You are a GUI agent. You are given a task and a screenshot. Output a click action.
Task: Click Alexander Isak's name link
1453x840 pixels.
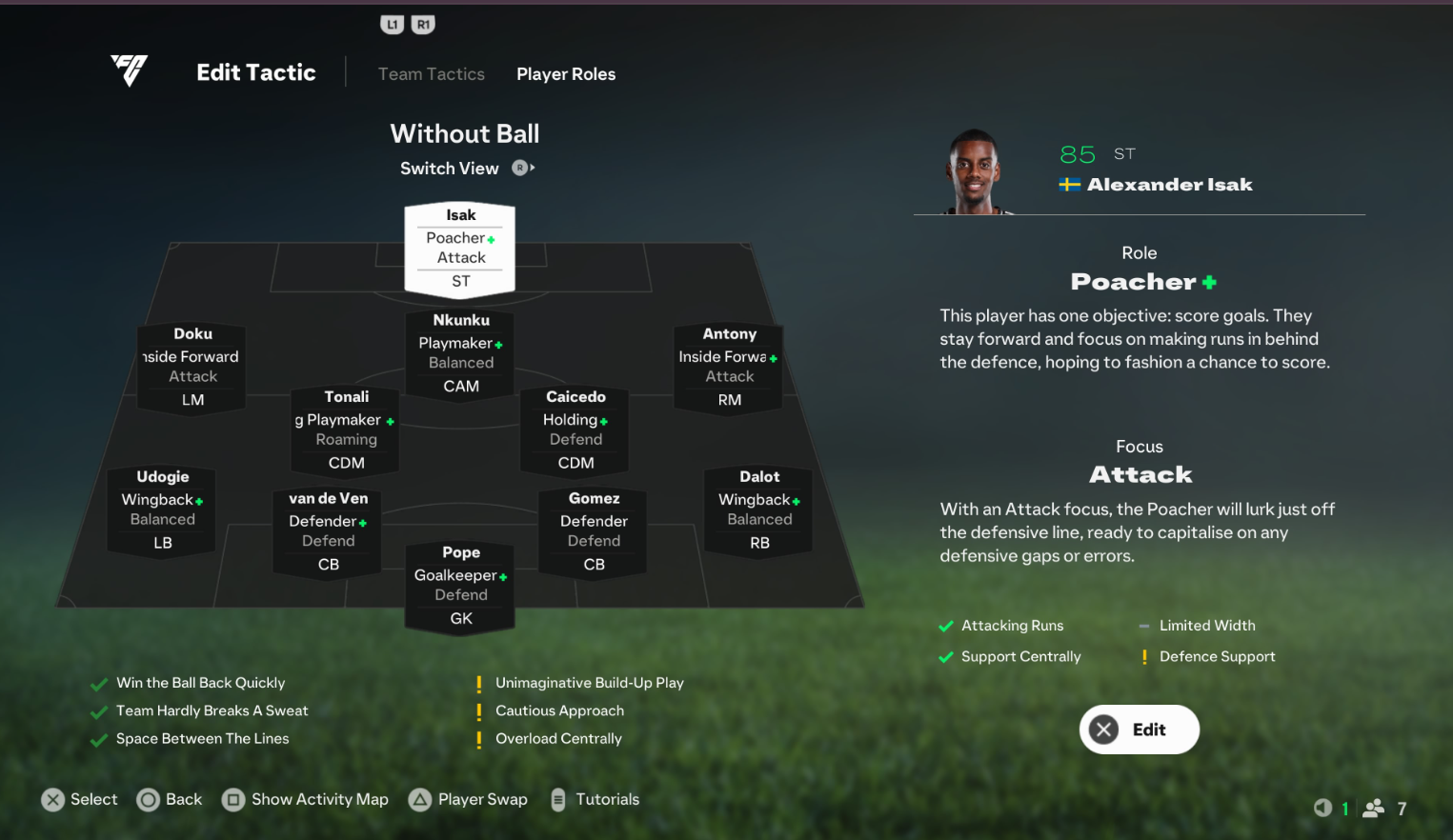click(x=1170, y=184)
